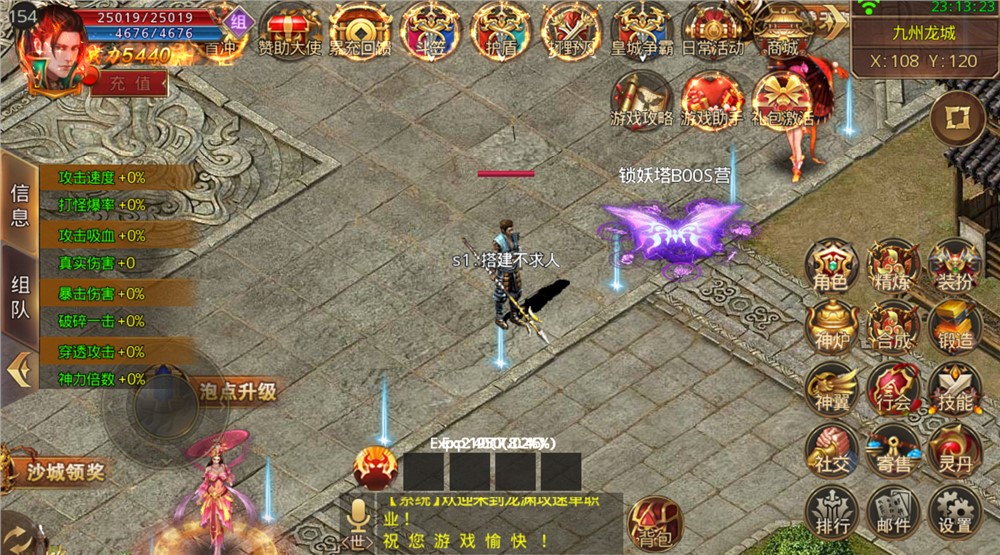Viewport: 1000px width, 555px height.
Task: Claim the 沙城领奖 reward button
Action: tap(62, 471)
